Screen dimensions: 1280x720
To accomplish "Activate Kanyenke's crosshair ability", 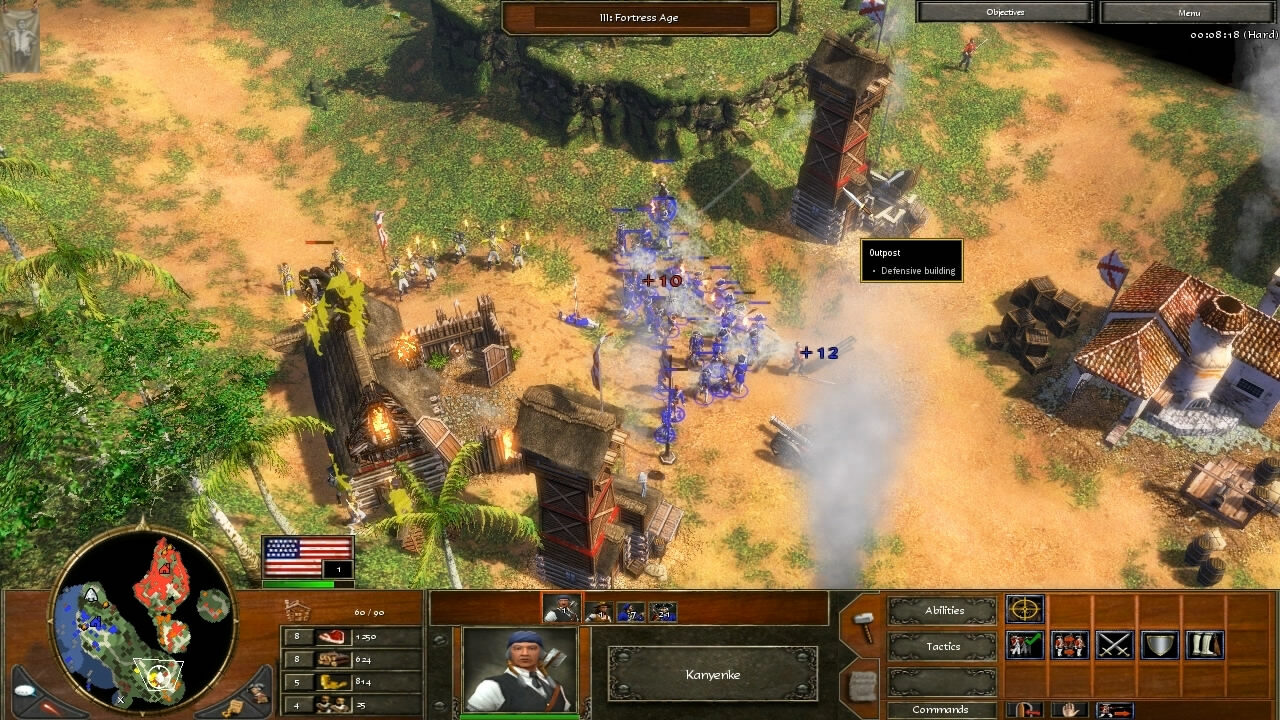I will coord(1025,609).
